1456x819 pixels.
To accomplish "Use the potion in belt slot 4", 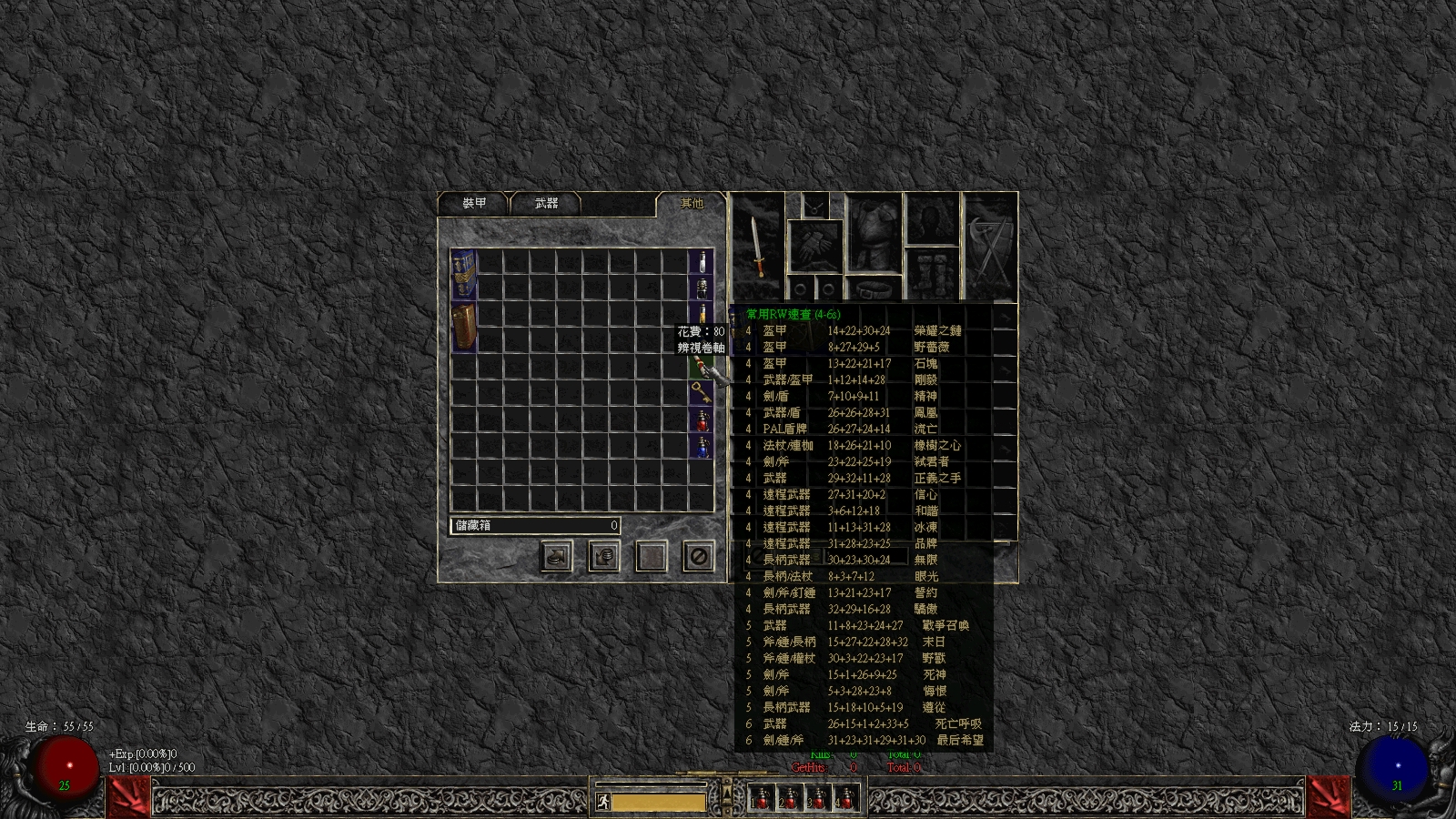I will [x=846, y=798].
